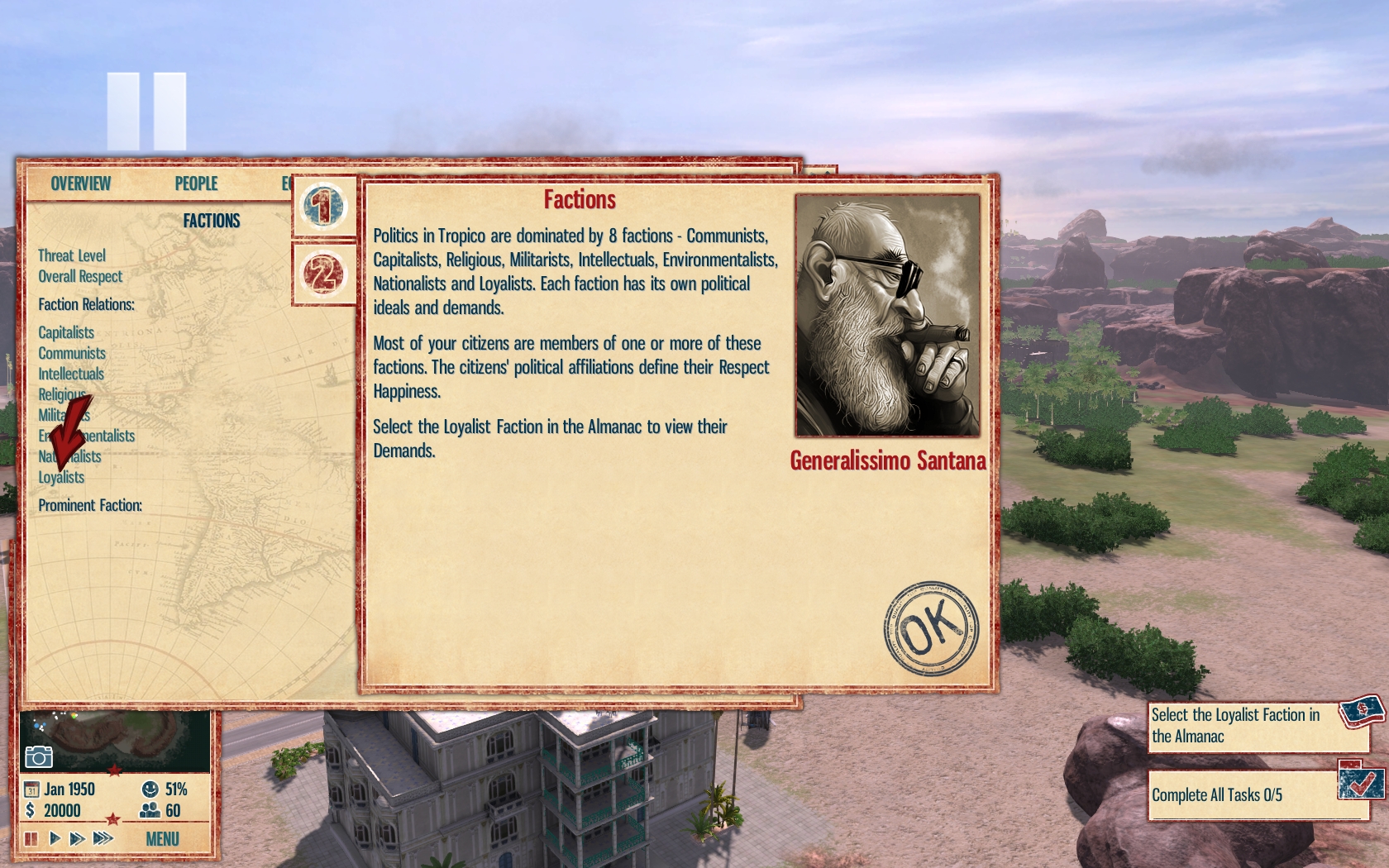Click the camera icon on the minimap
This screenshot has width=1389, height=868.
(39, 756)
